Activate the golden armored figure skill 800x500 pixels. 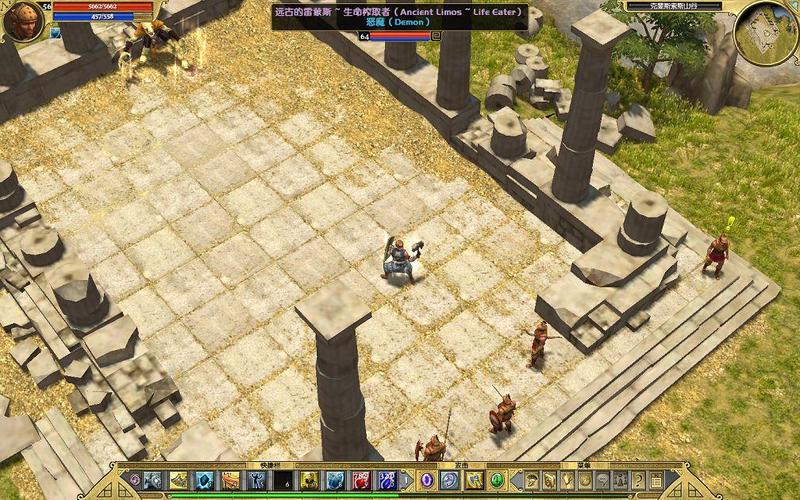click(309, 480)
